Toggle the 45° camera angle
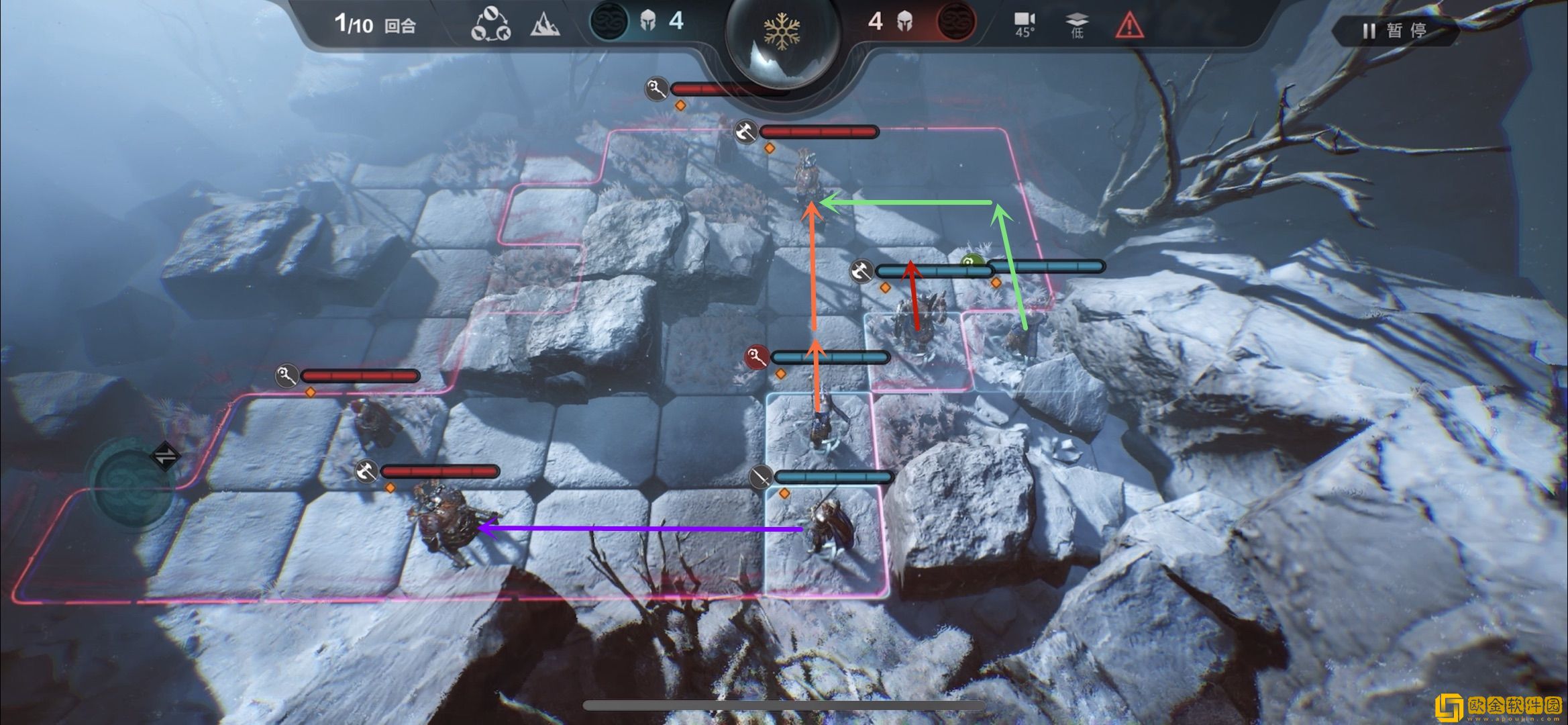This screenshot has width=1568, height=725. [1025, 25]
